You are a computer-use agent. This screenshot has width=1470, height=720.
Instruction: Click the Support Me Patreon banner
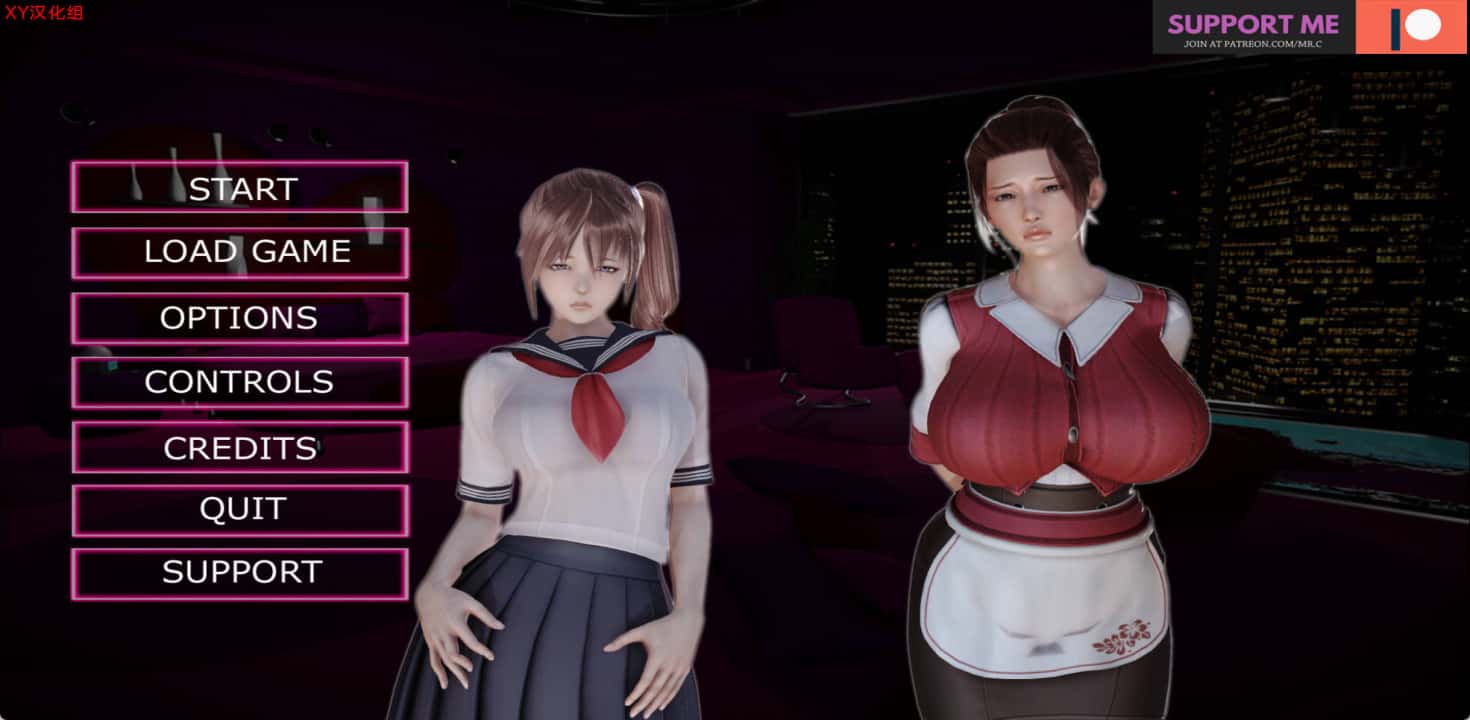tap(1310, 27)
